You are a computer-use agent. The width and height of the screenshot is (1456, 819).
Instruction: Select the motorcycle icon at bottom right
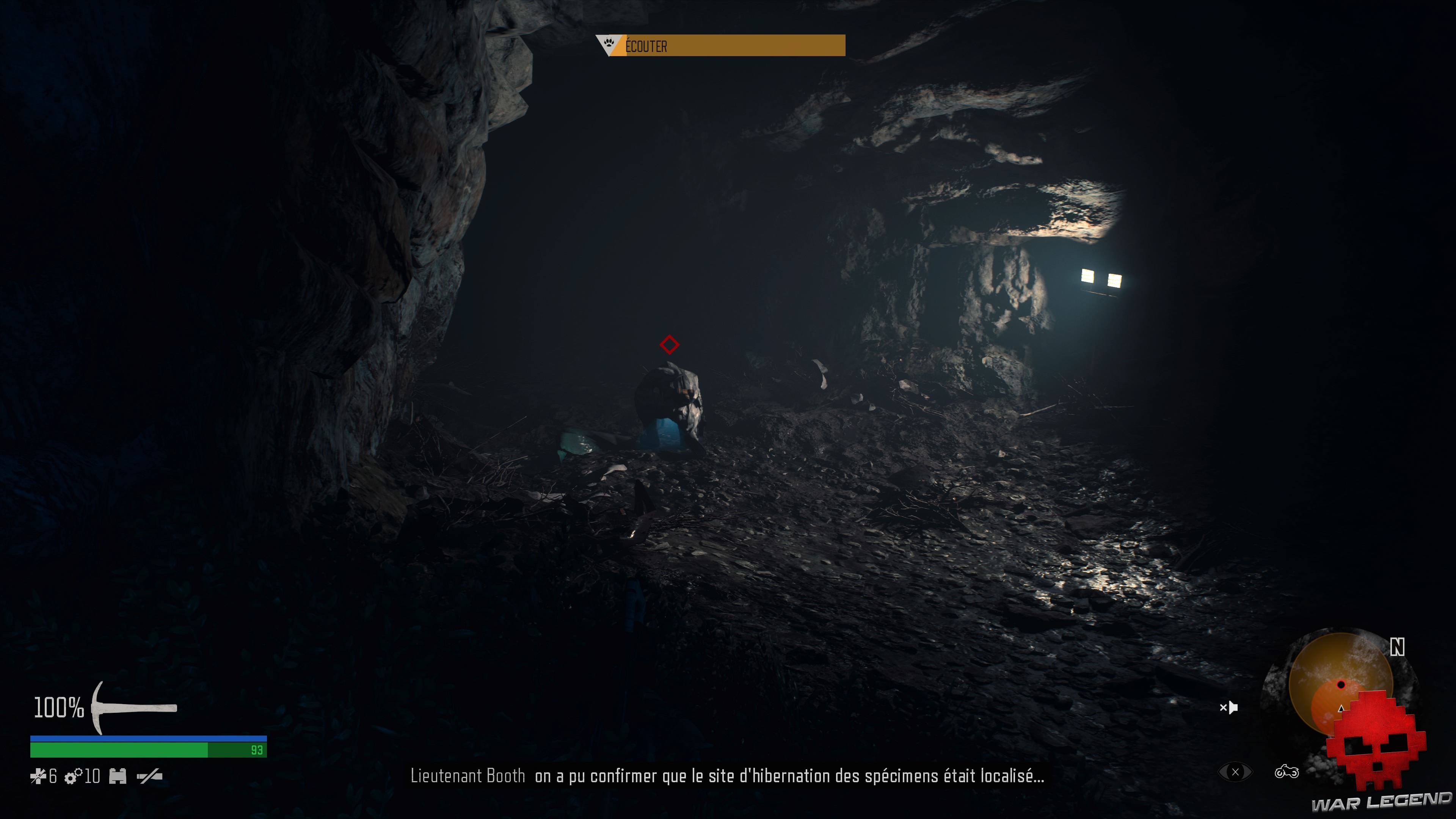[1288, 771]
